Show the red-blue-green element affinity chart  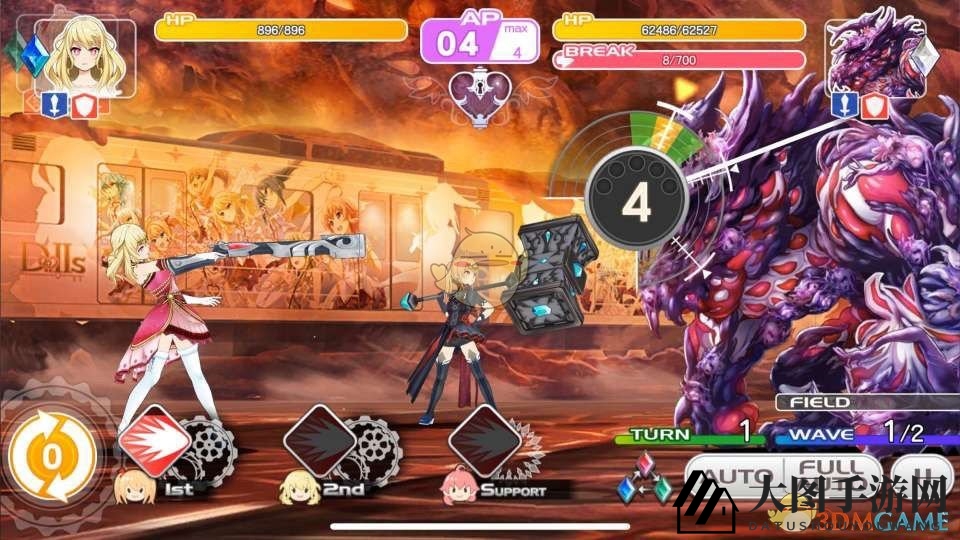click(643, 479)
